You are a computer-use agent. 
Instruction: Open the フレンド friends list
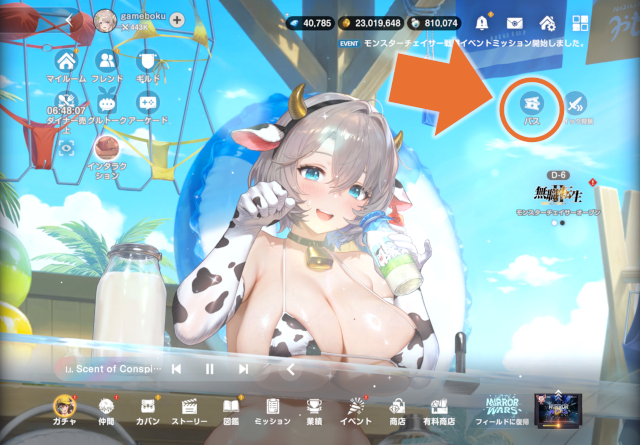[x=107, y=61]
